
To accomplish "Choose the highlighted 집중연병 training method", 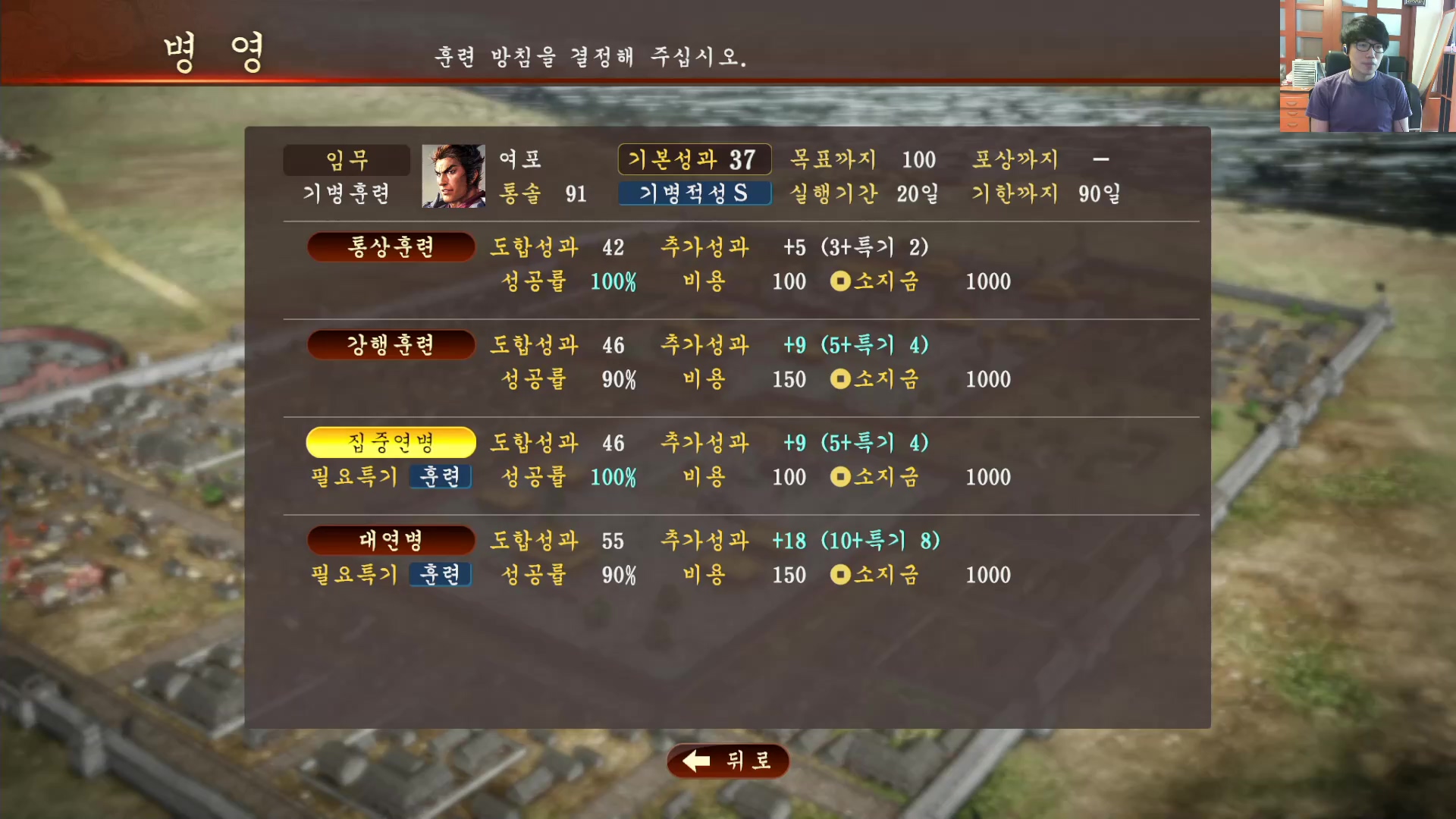I will point(390,442).
